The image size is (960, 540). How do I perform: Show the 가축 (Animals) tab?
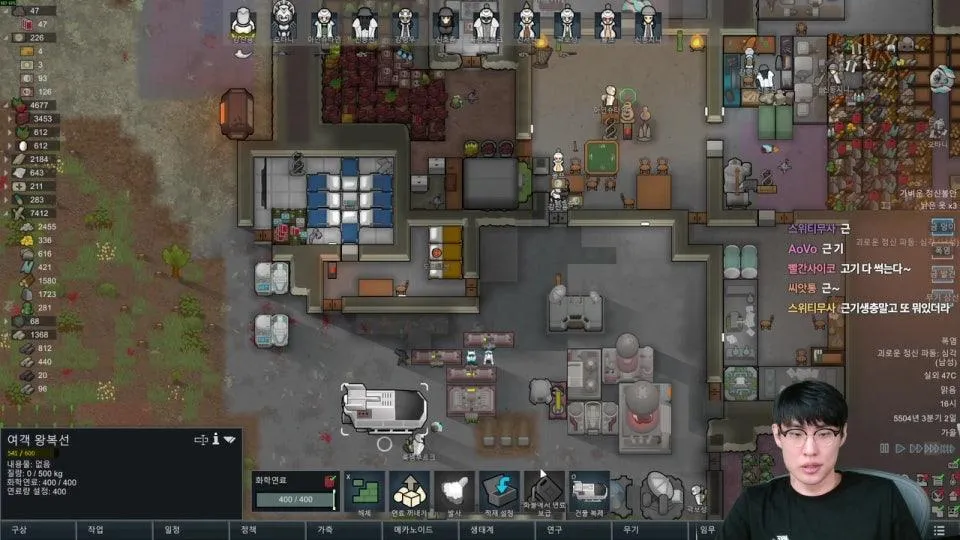click(x=325, y=530)
